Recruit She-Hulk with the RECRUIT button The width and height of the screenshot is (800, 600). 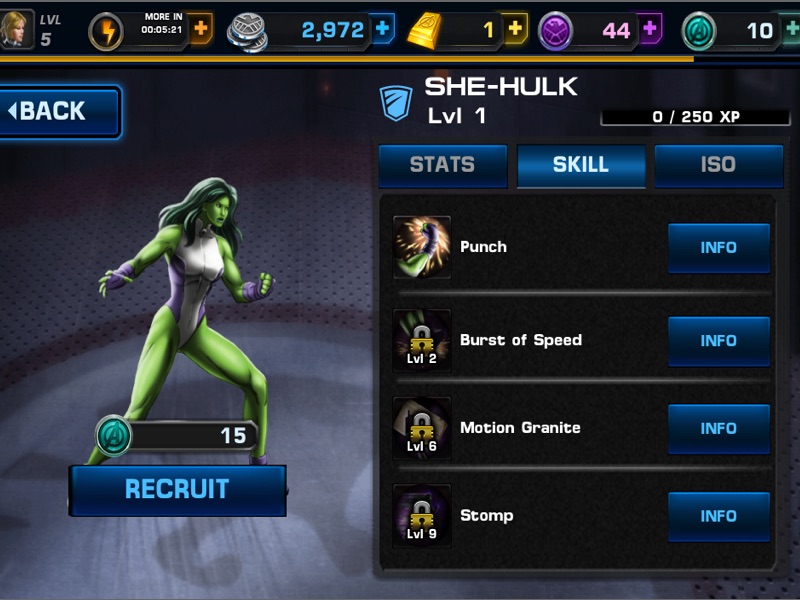coord(177,490)
